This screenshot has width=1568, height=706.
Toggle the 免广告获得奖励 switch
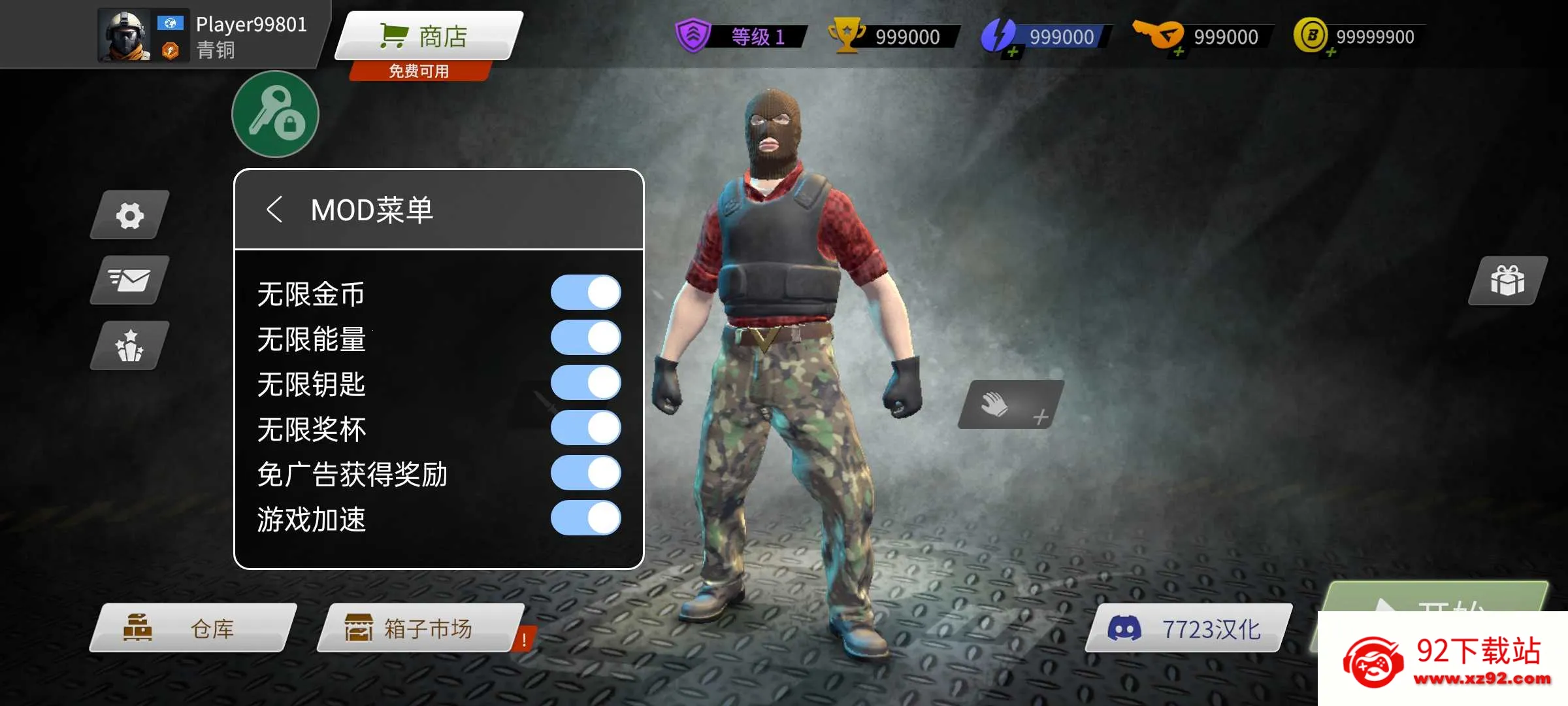585,474
